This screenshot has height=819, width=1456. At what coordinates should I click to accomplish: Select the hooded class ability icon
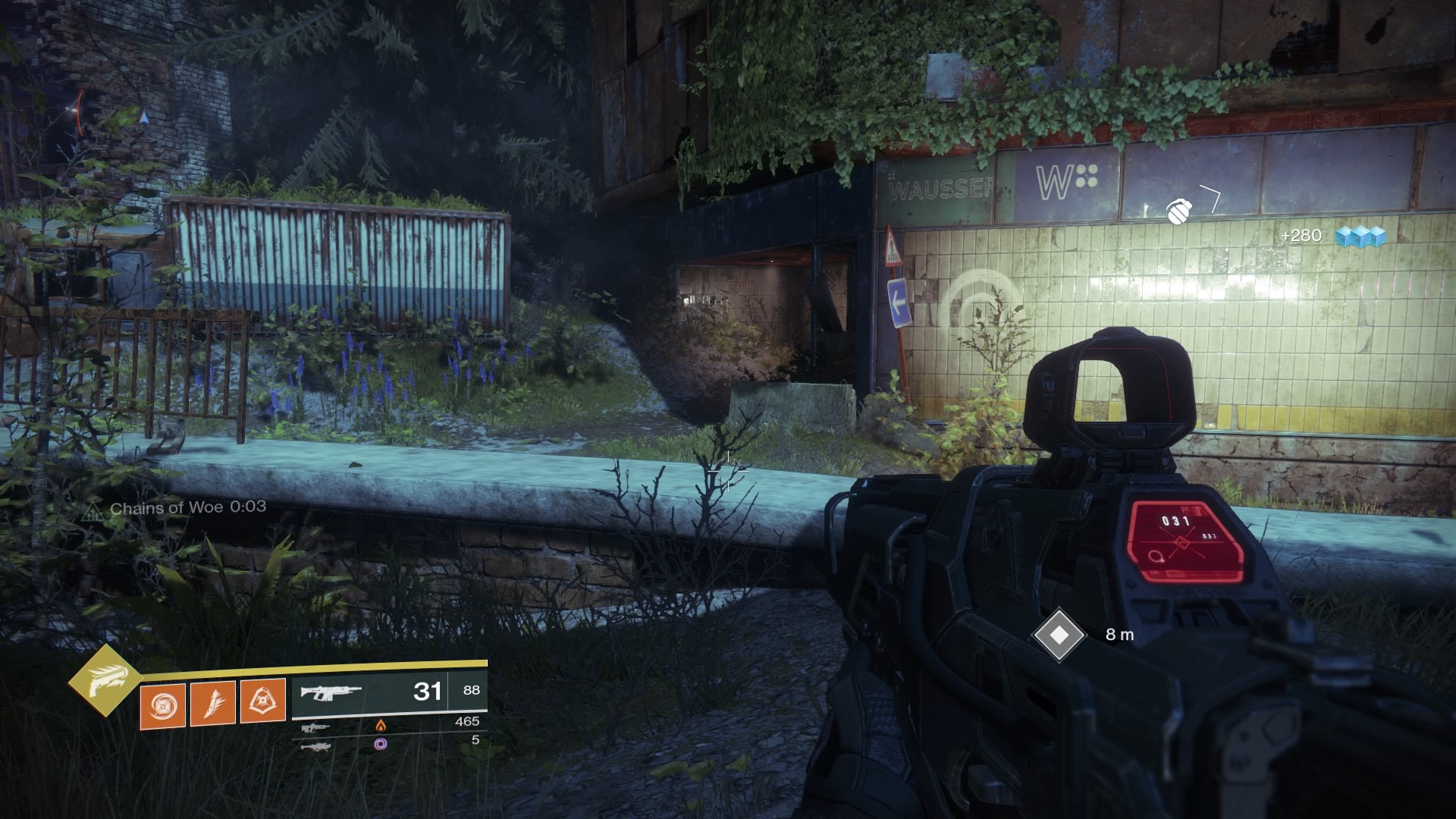click(x=262, y=701)
